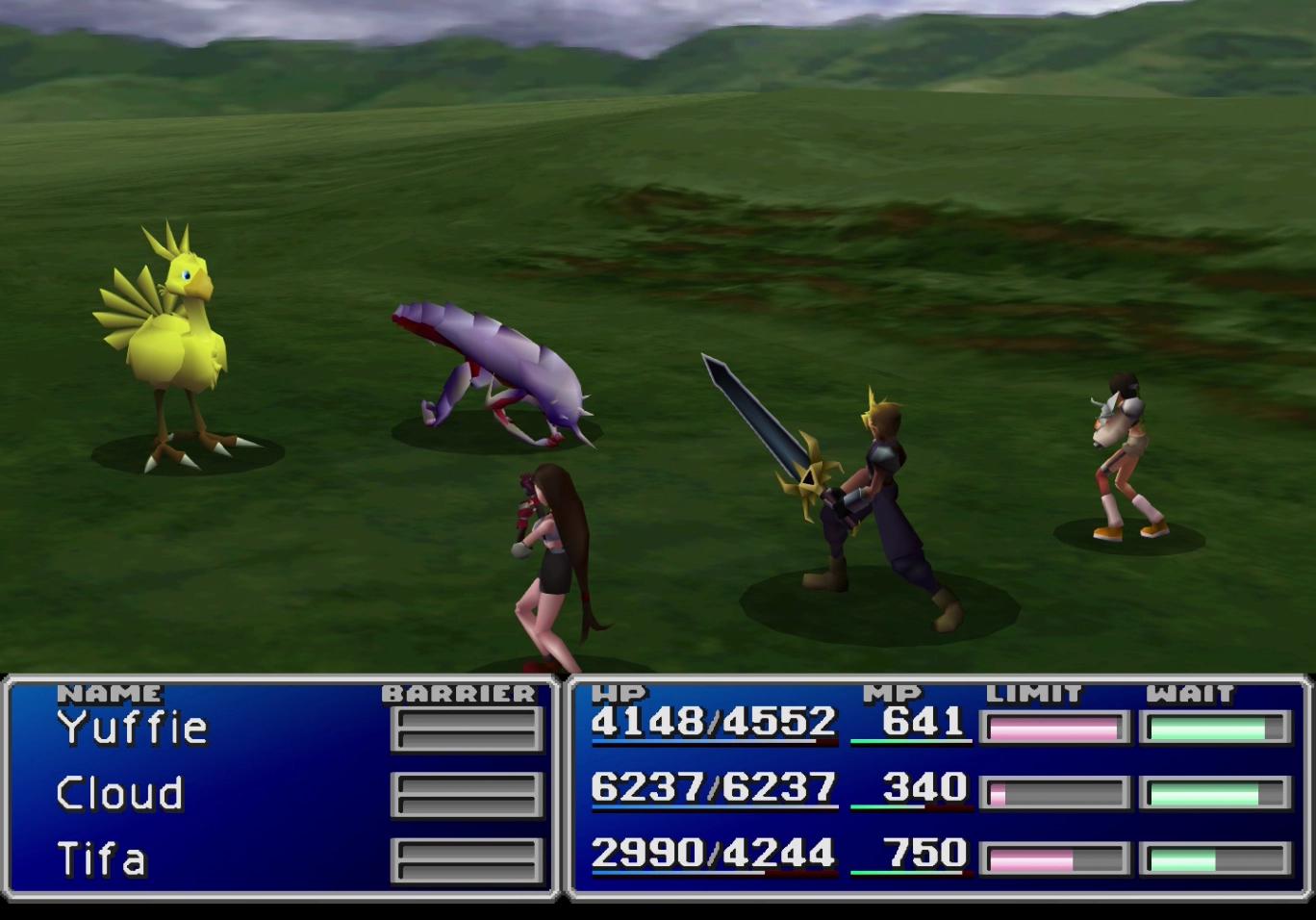Choose Cloud in the party name list
This screenshot has height=920, width=1316.
coord(119,794)
